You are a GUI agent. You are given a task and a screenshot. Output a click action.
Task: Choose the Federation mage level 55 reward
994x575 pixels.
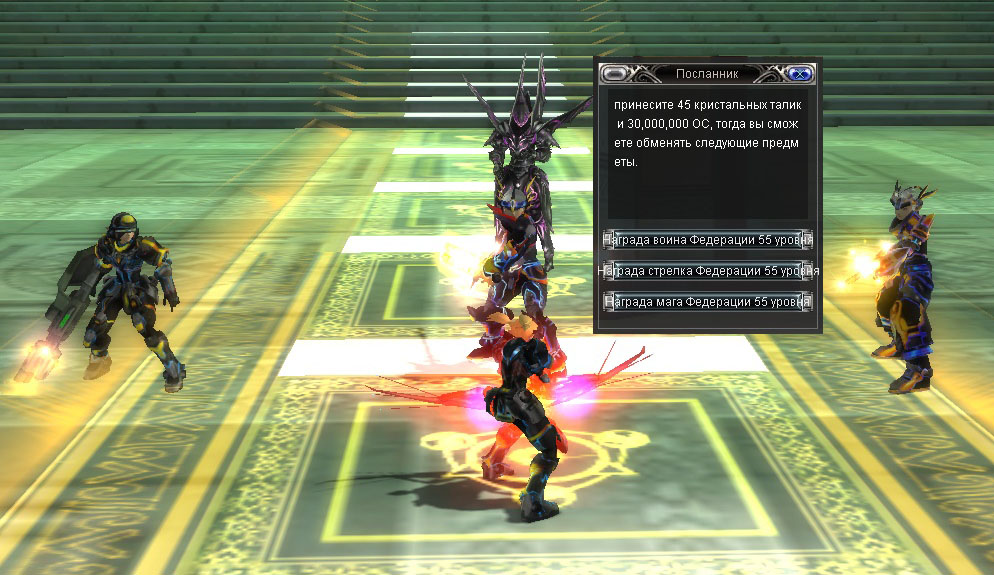708,301
